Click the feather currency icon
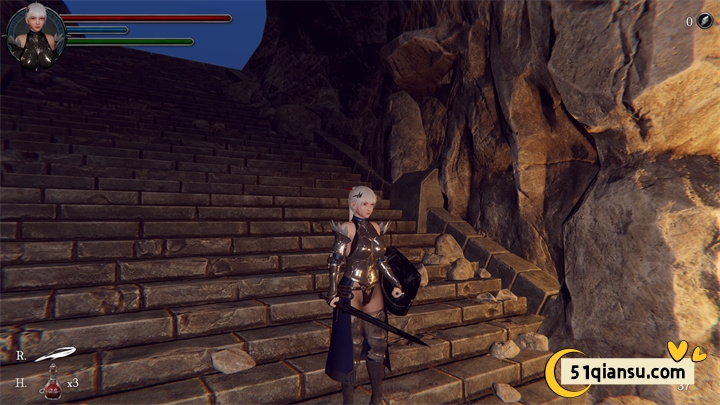 [704, 21]
